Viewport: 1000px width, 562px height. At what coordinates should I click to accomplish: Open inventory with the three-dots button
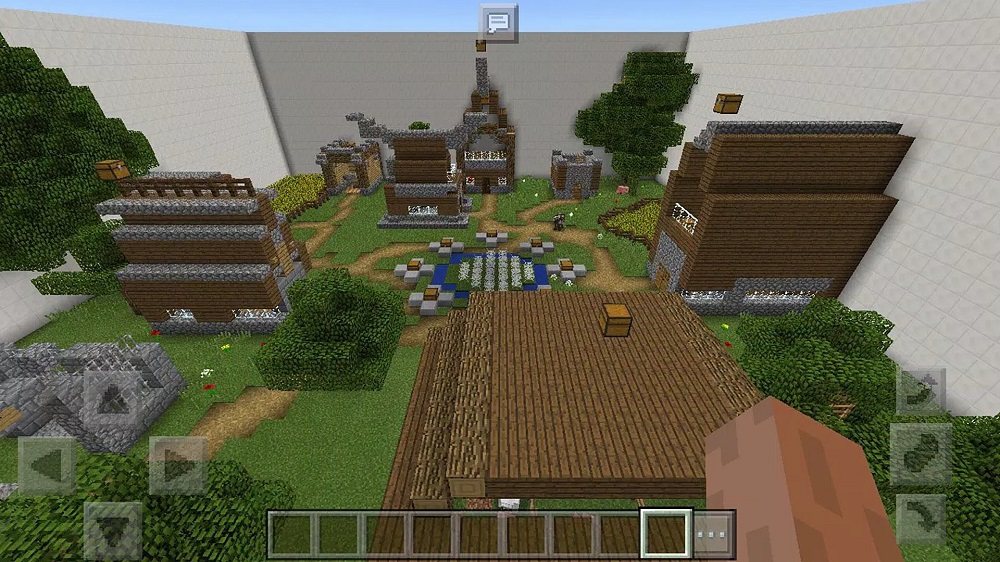(714, 534)
